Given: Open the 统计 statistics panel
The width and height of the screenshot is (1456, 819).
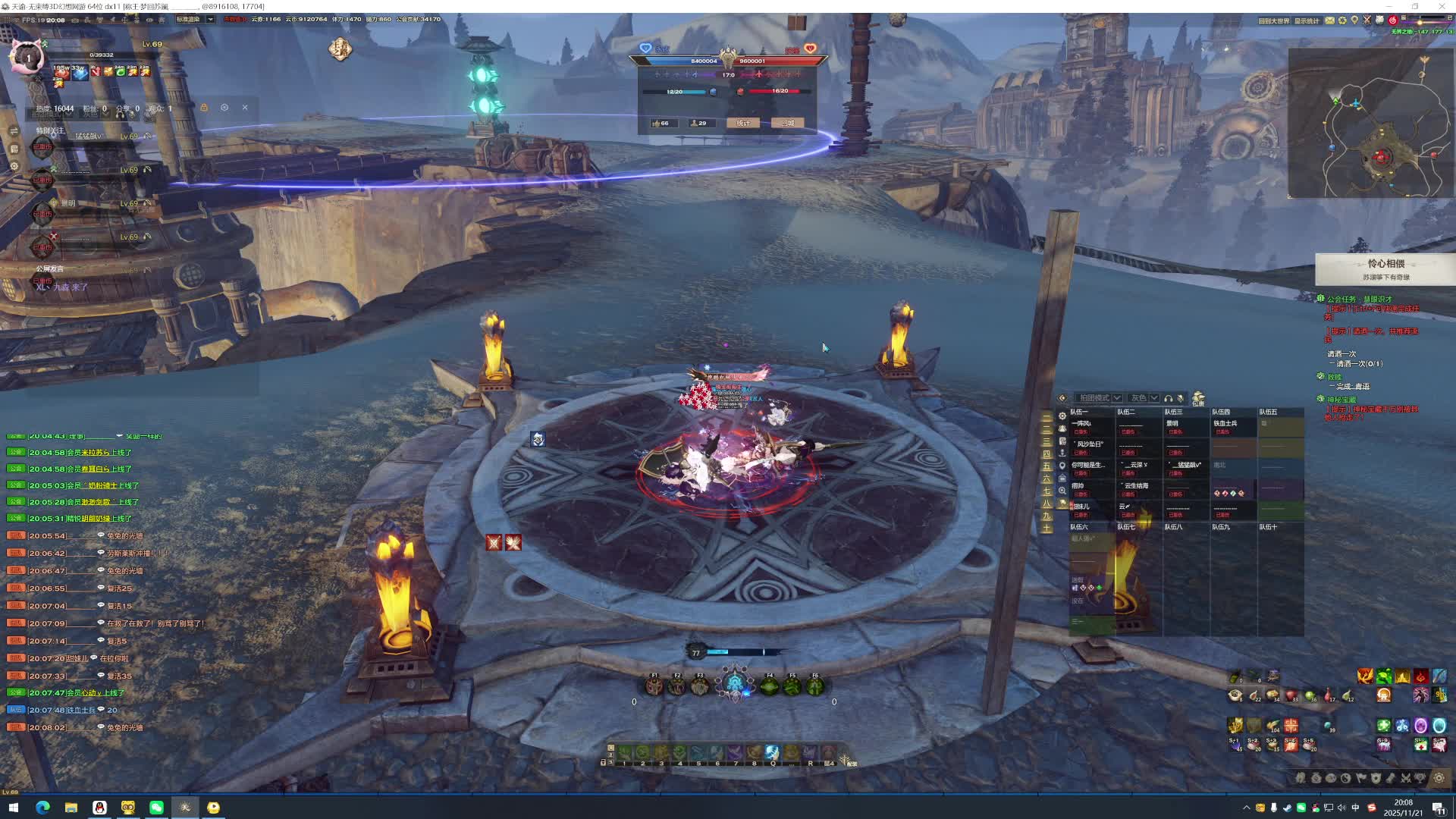Looking at the screenshot, I should pos(742,123).
